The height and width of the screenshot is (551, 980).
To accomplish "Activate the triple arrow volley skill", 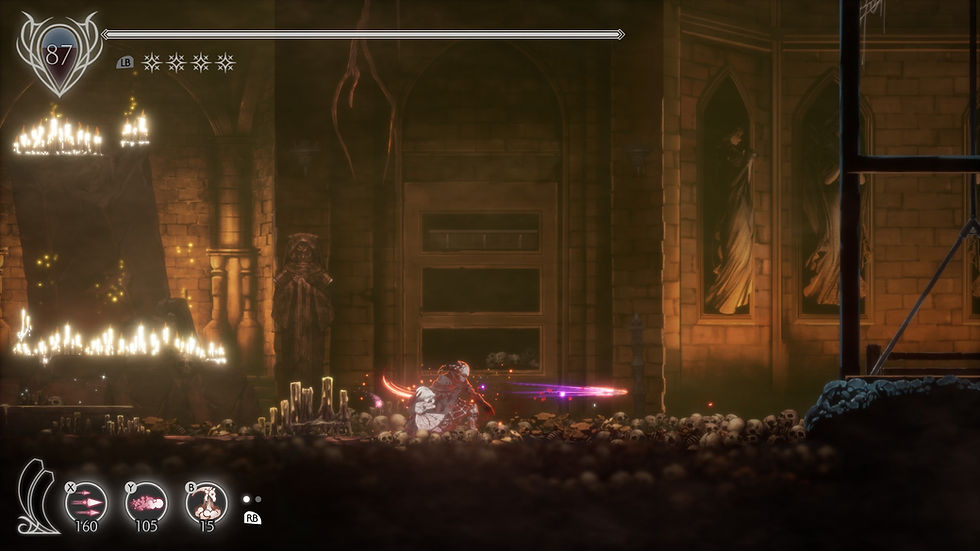I will (x=86, y=501).
